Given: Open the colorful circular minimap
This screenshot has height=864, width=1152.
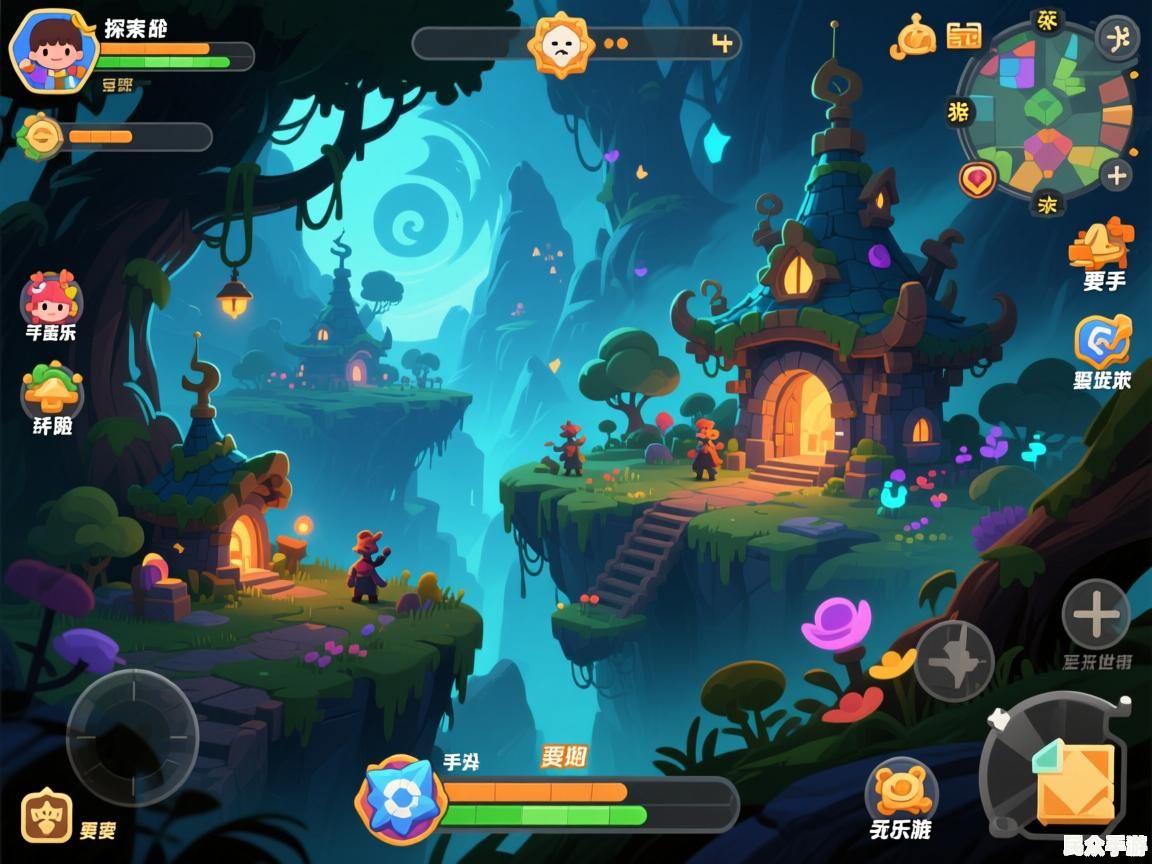Looking at the screenshot, I should click(1047, 108).
